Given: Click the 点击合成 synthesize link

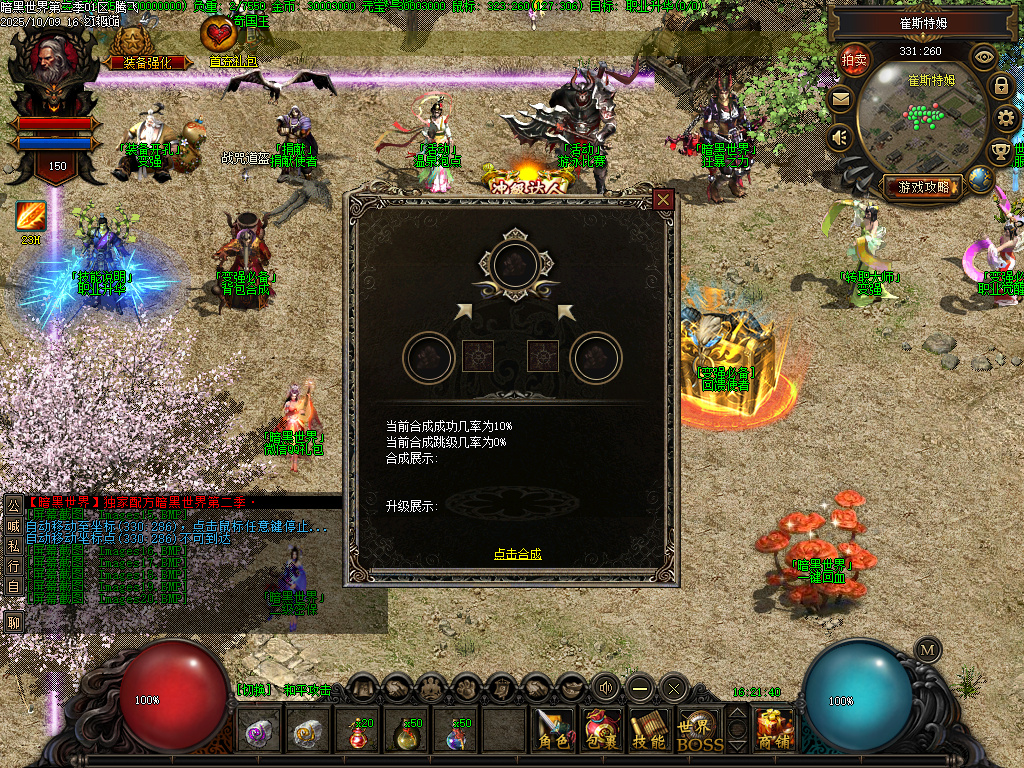Looking at the screenshot, I should 517,554.
